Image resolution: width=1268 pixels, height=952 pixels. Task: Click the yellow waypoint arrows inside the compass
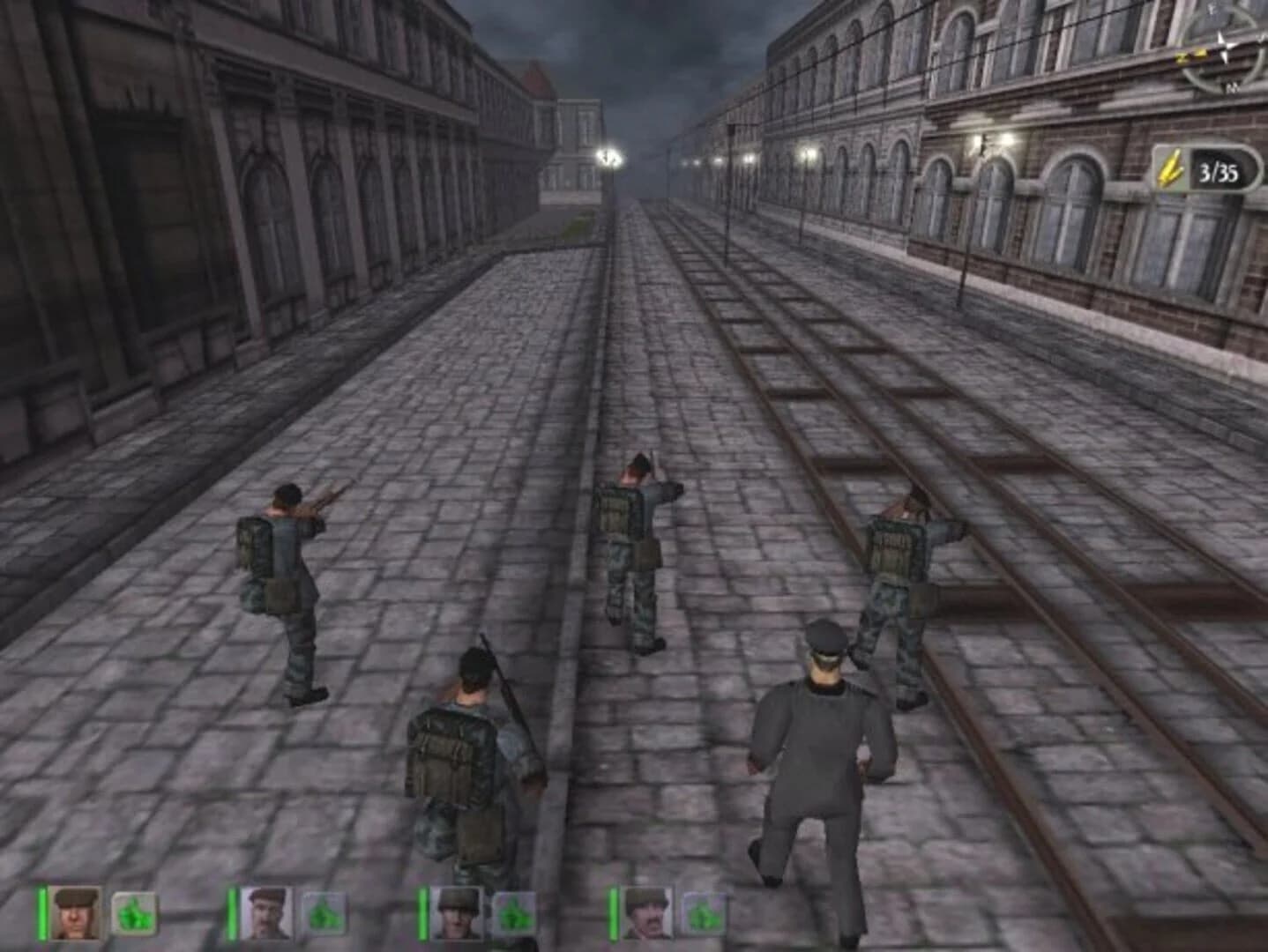coord(1192,56)
